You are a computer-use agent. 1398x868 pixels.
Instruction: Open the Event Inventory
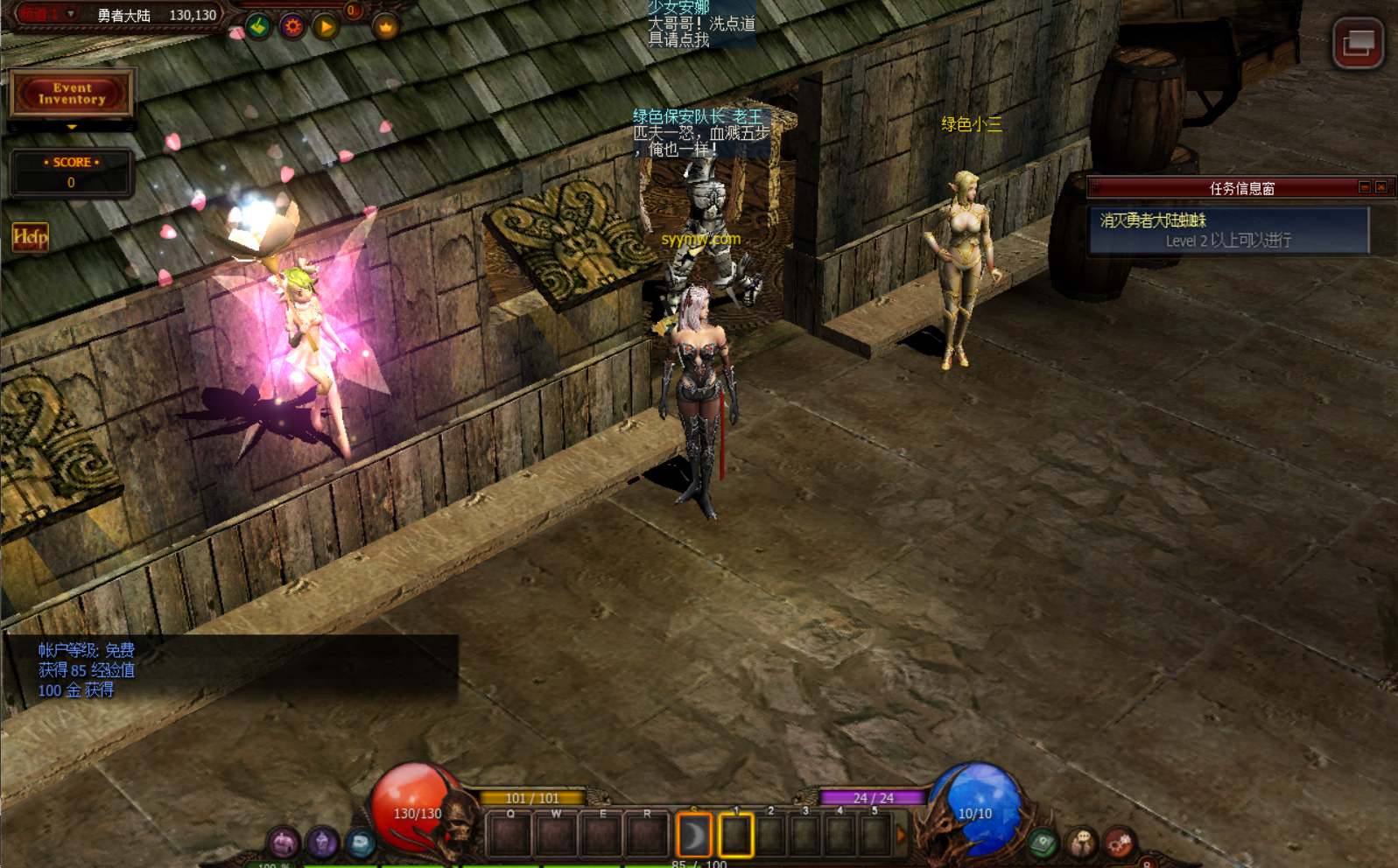pyautogui.click(x=72, y=94)
